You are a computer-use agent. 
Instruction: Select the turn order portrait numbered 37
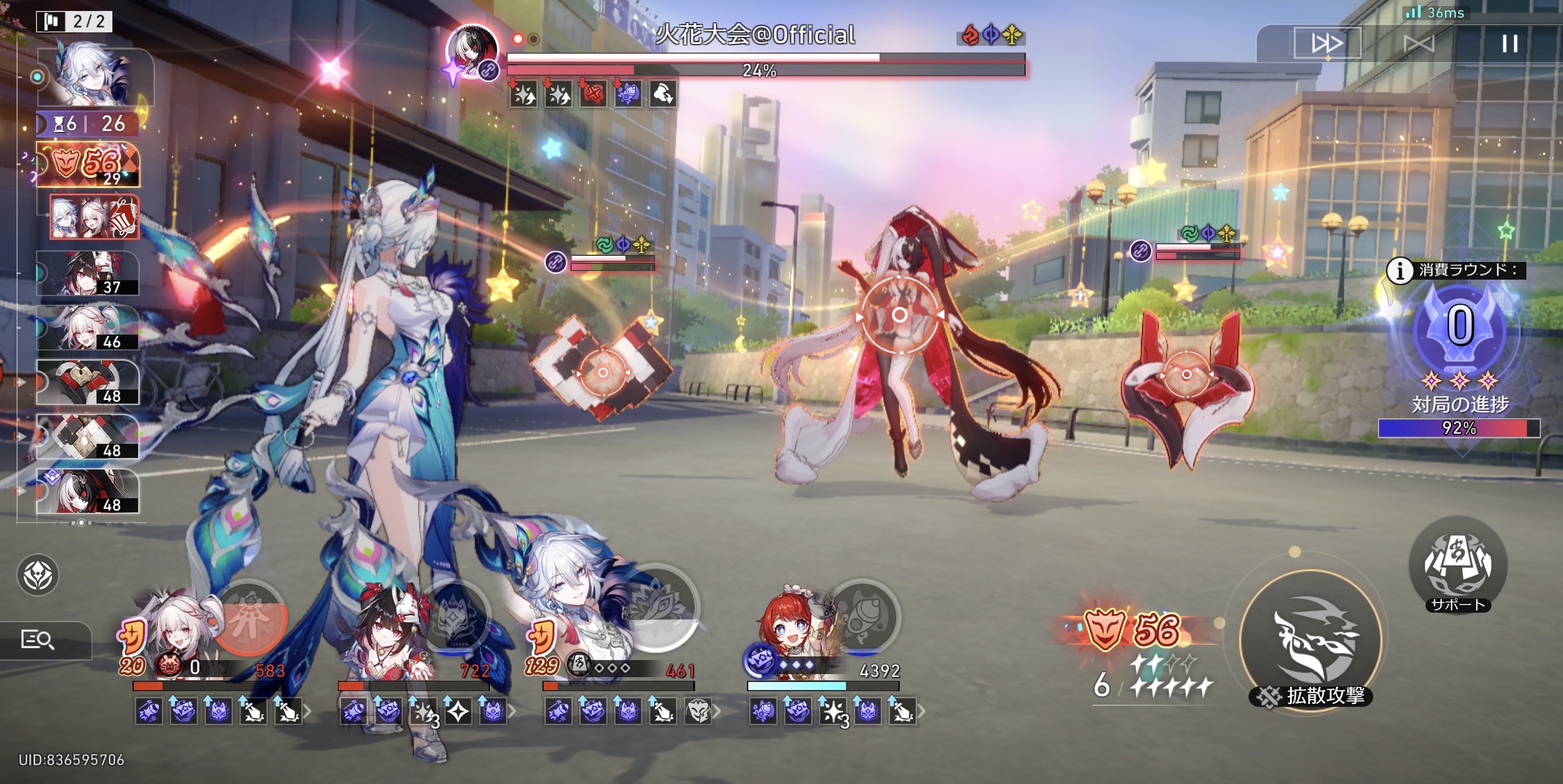[89, 273]
